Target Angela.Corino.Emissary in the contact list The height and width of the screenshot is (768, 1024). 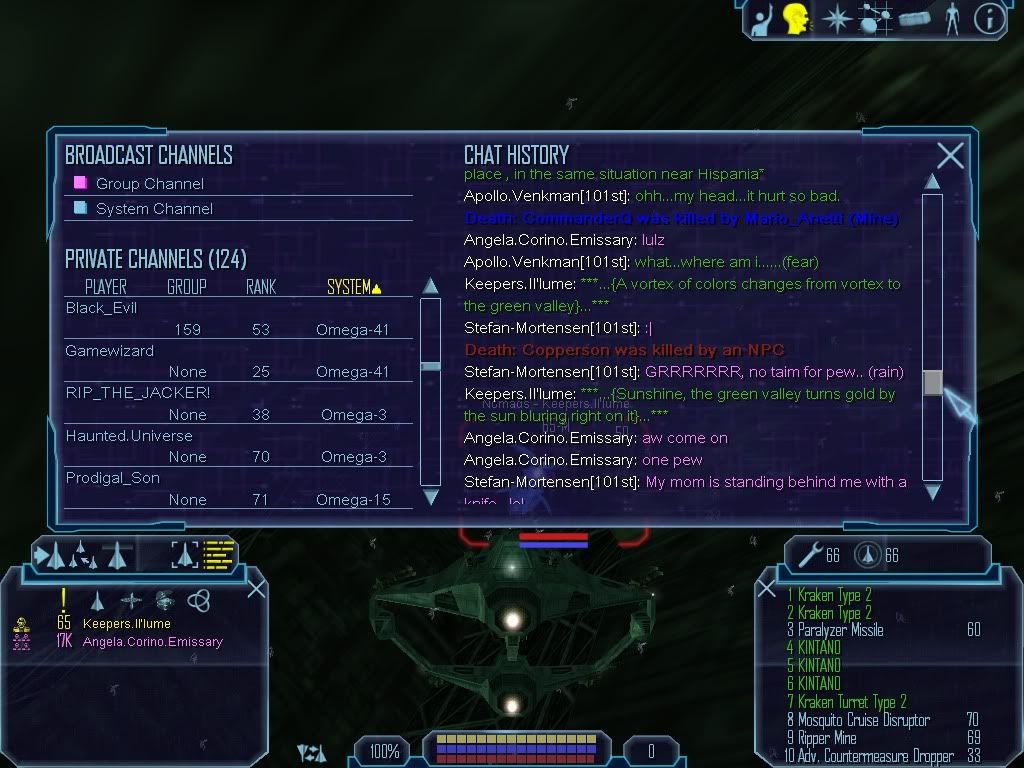coord(152,642)
